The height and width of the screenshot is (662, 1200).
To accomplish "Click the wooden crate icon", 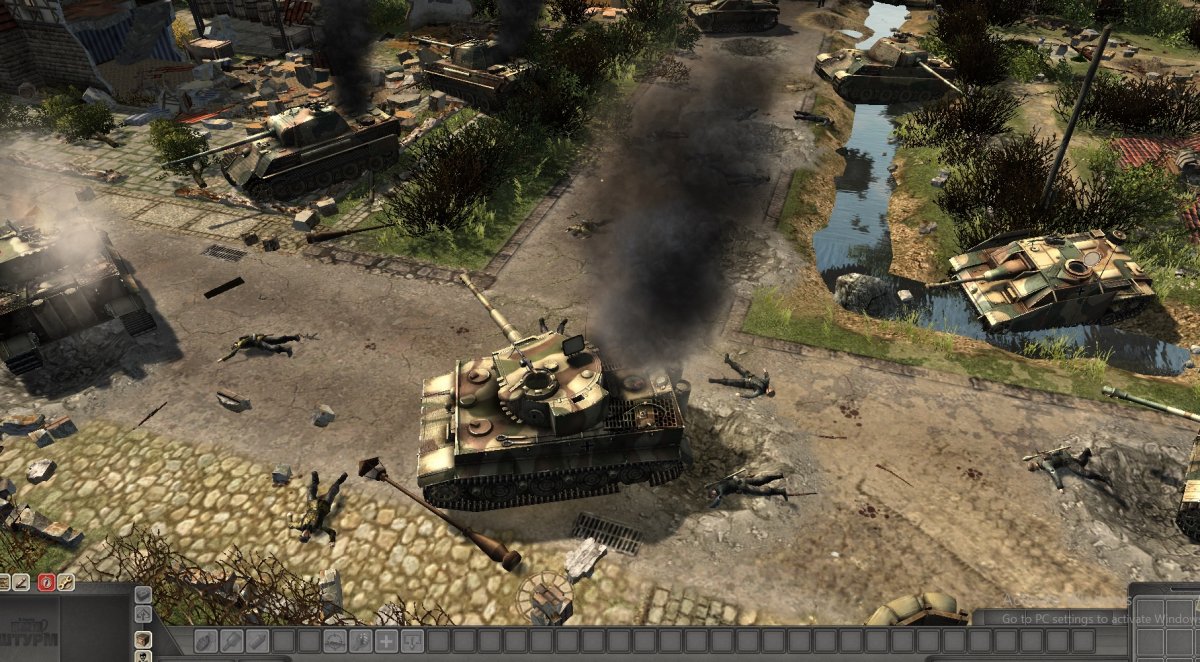I will pyautogui.click(x=143, y=639).
